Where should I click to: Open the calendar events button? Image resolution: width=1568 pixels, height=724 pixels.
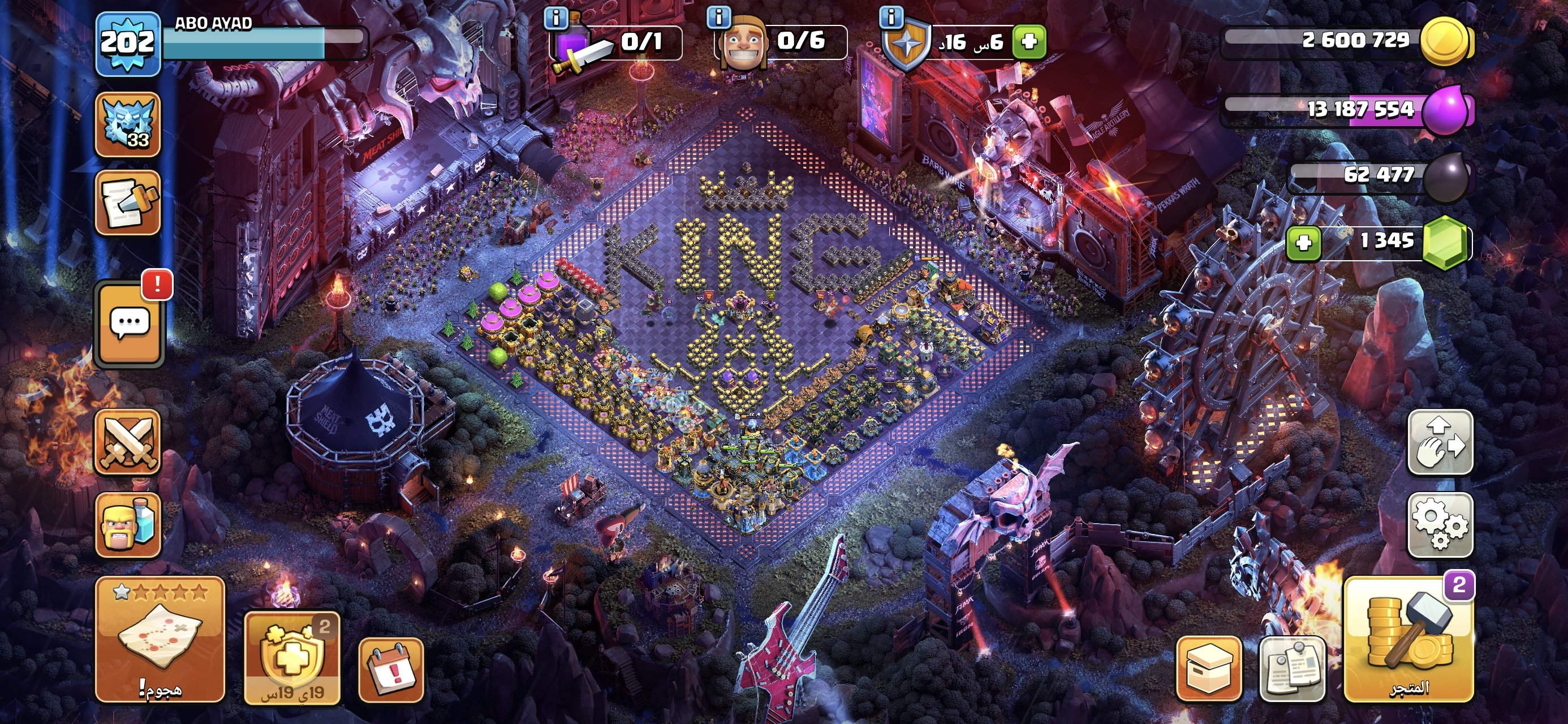tap(391, 669)
